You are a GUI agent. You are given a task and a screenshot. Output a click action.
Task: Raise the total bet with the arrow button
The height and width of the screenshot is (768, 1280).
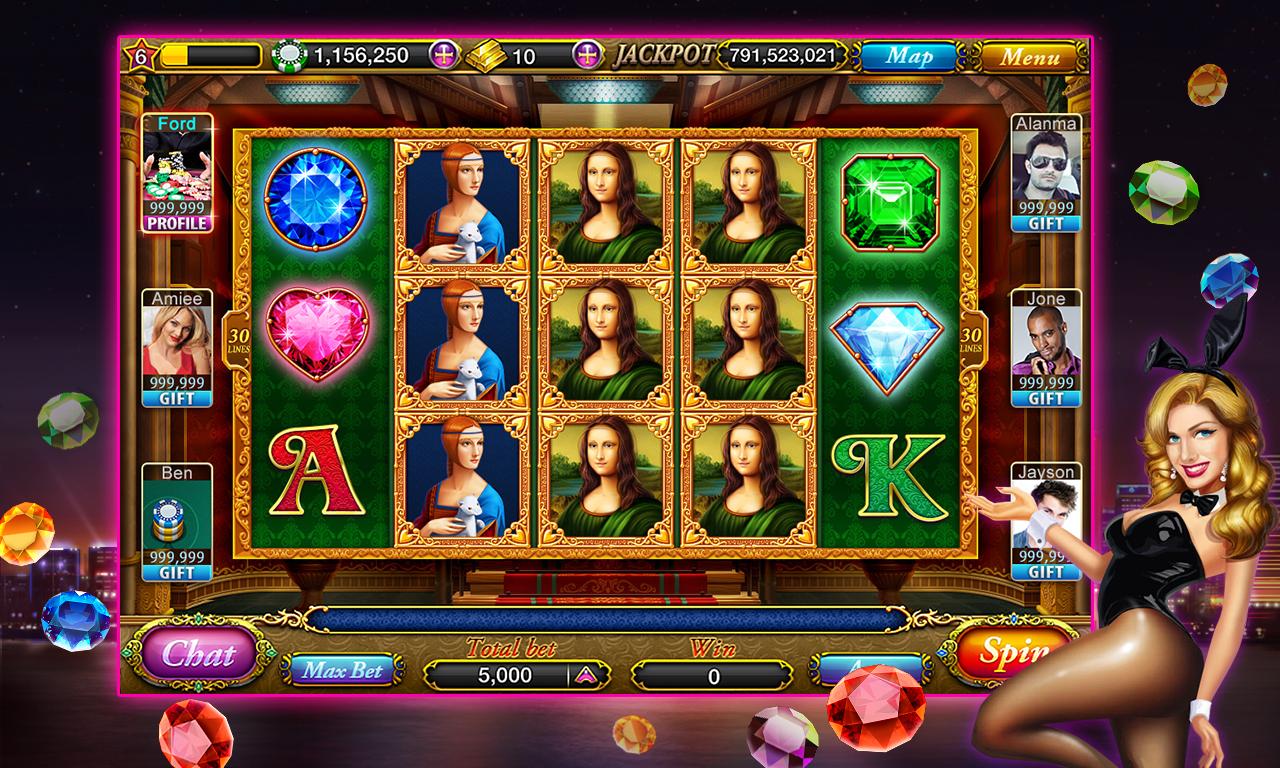[585, 676]
